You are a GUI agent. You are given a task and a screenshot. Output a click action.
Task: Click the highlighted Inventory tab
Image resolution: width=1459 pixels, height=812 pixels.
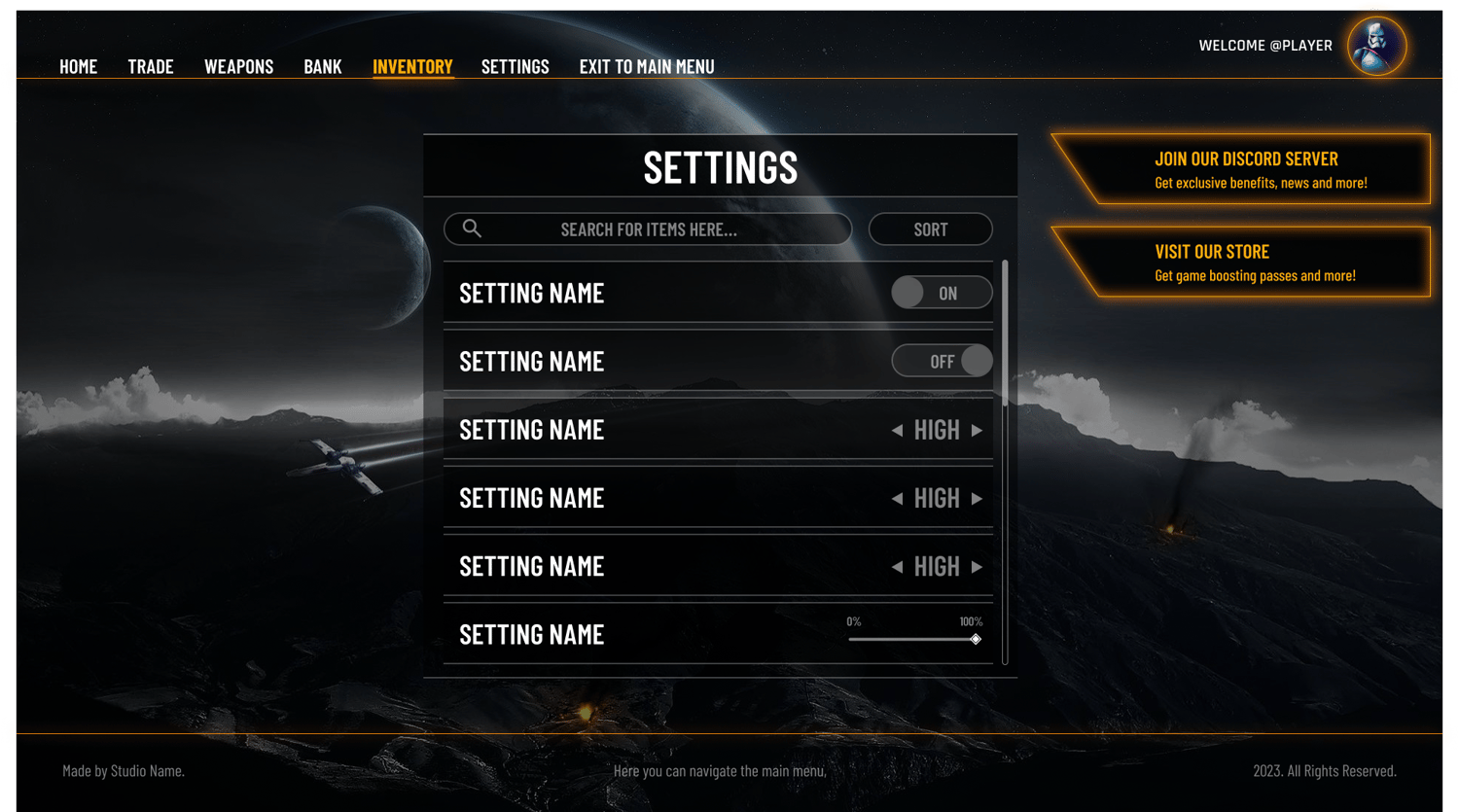pos(412,67)
